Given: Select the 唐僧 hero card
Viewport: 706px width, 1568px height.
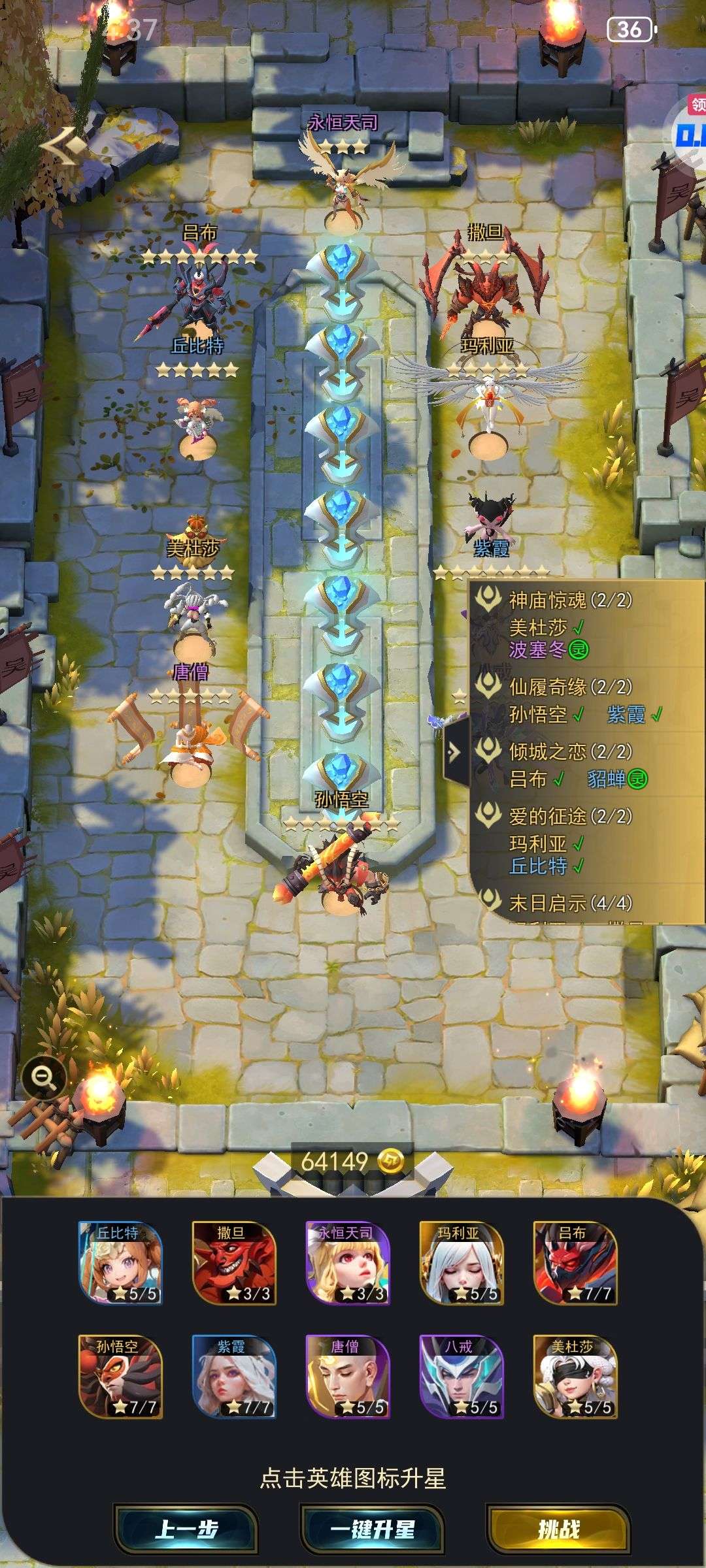Looking at the screenshot, I should 348,1376.
